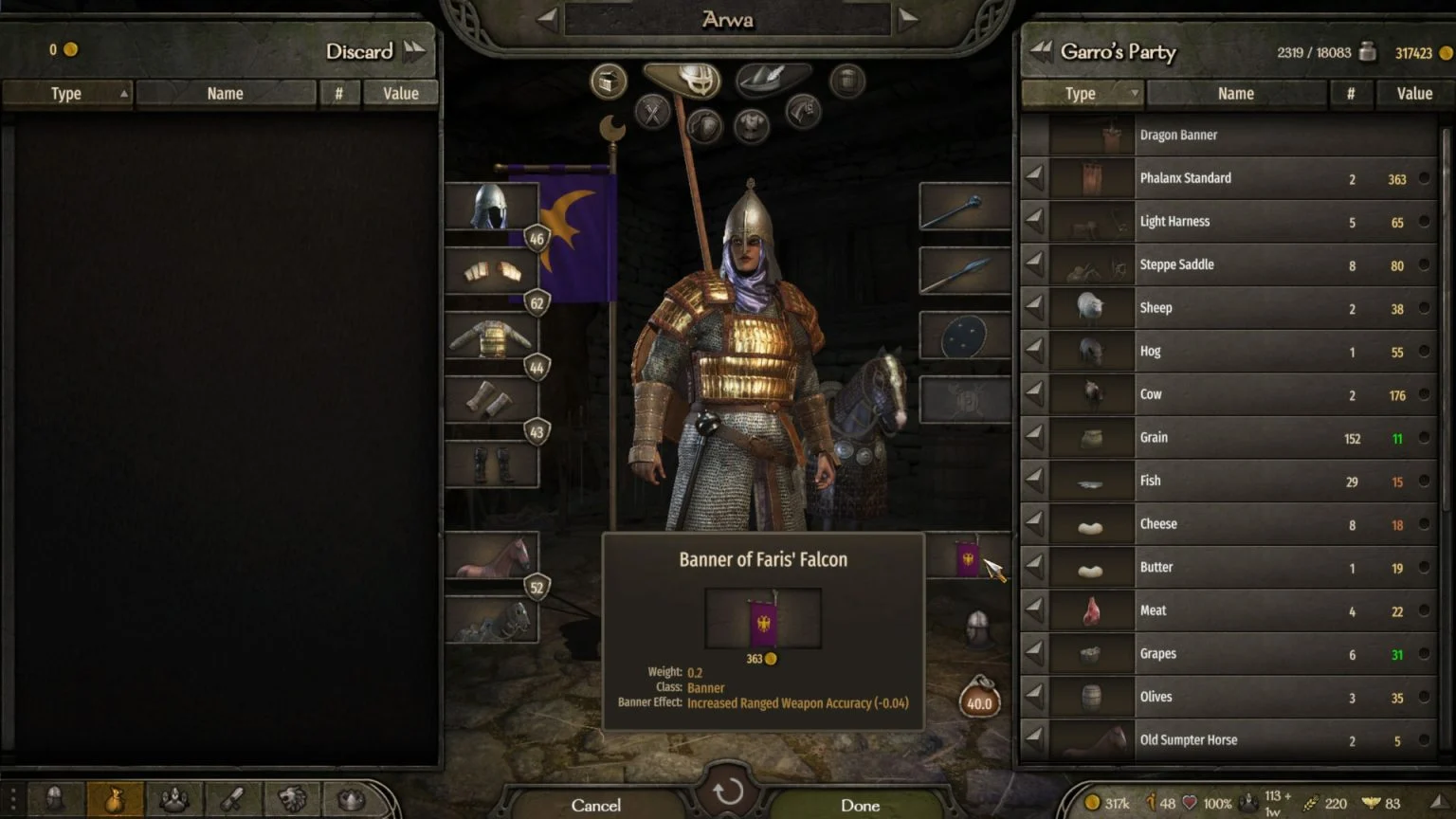
Task: Switch character using the right arrow beside Arwa
Action: point(909,17)
